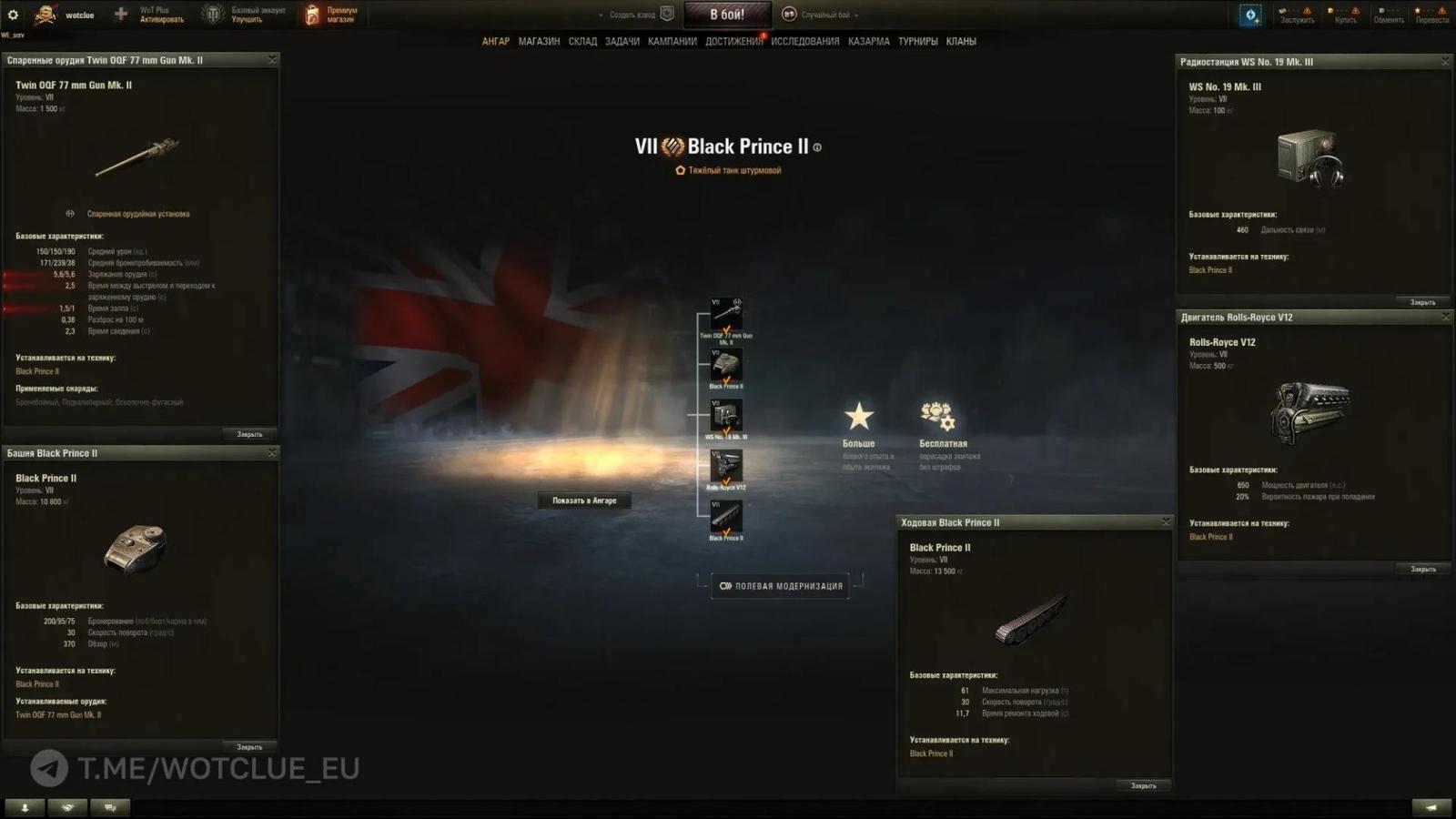Open the ИССЛЕДОВАНИЯ menu item
1456x819 pixels.
804,41
